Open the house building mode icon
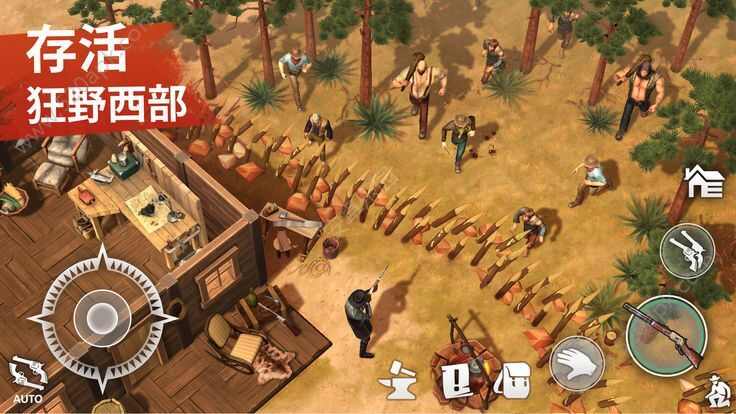Viewport: 736px width, 414px height. [703, 182]
